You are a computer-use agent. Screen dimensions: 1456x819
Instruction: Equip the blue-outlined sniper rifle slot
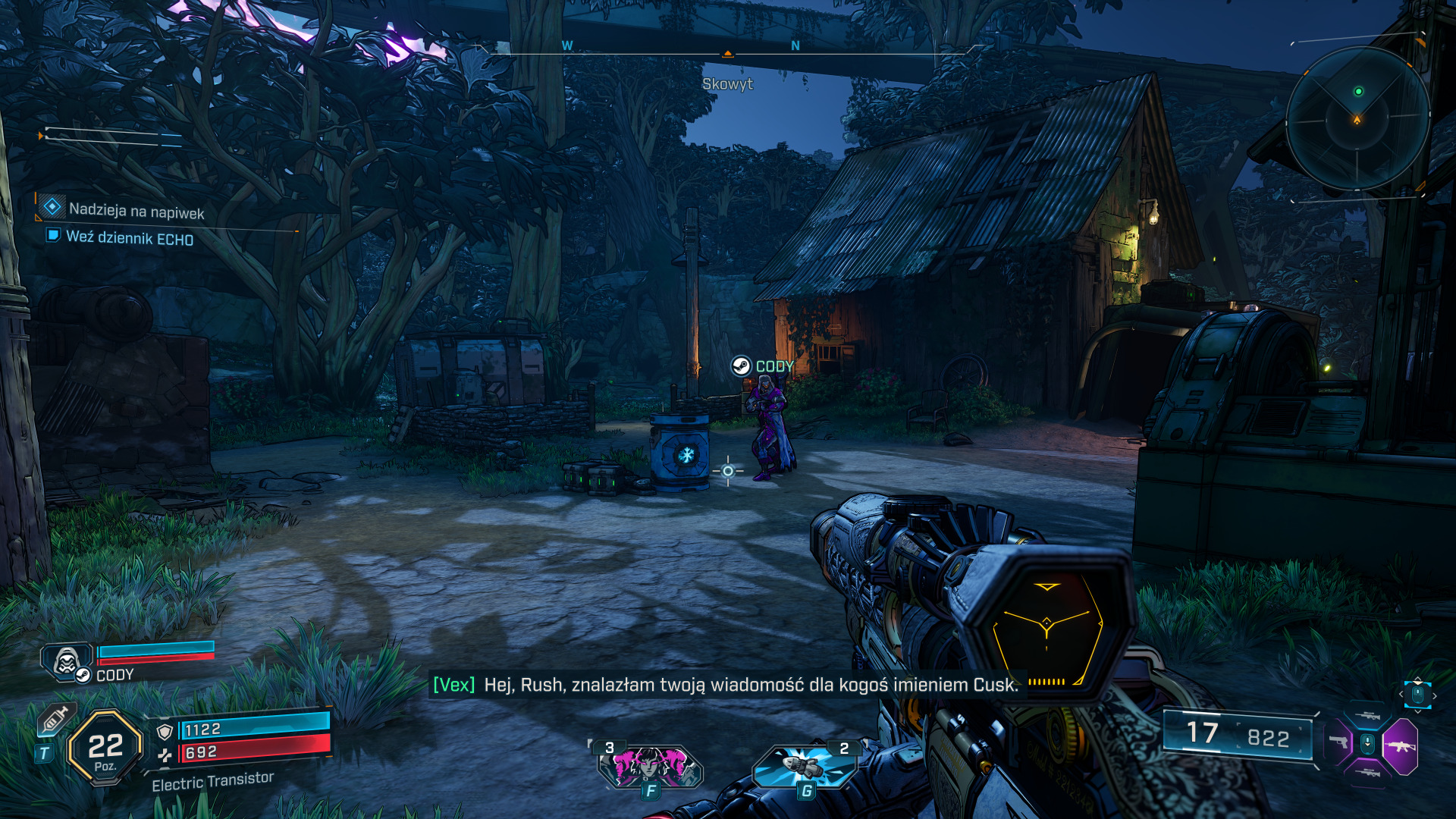coord(1367,715)
